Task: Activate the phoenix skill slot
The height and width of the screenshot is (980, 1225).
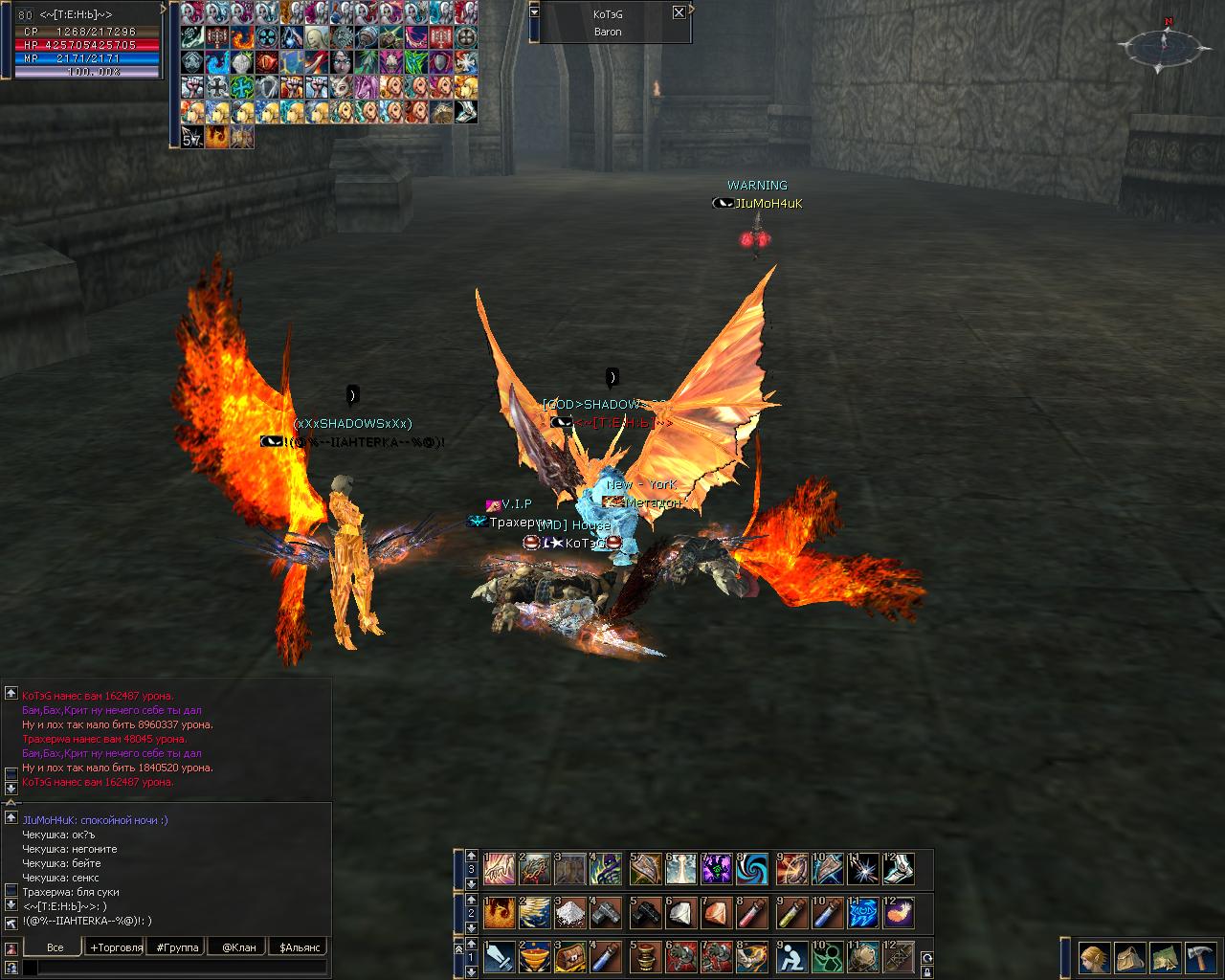Action: click(x=499, y=913)
